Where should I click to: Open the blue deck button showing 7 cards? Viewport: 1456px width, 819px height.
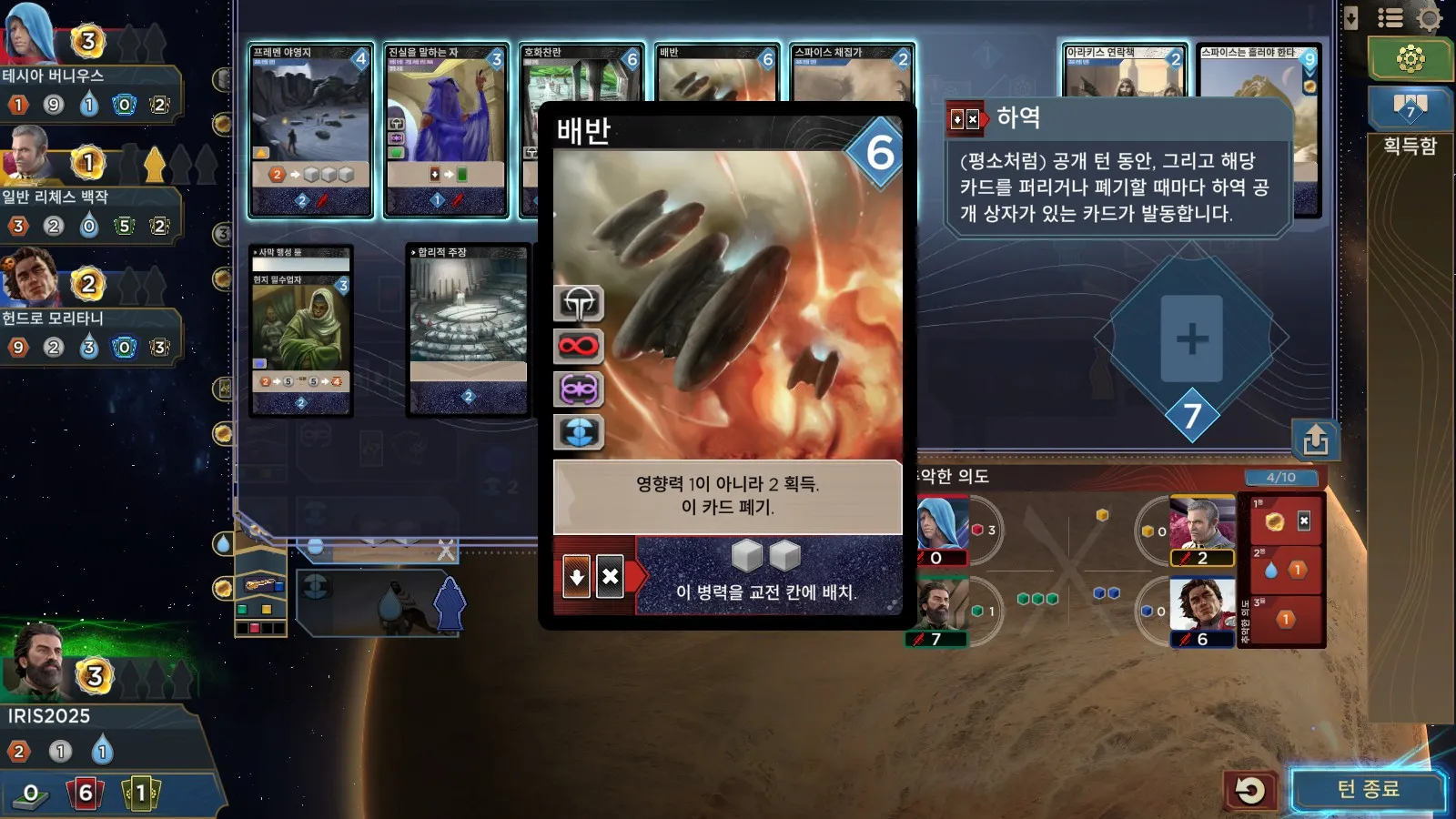pyautogui.click(x=1410, y=107)
